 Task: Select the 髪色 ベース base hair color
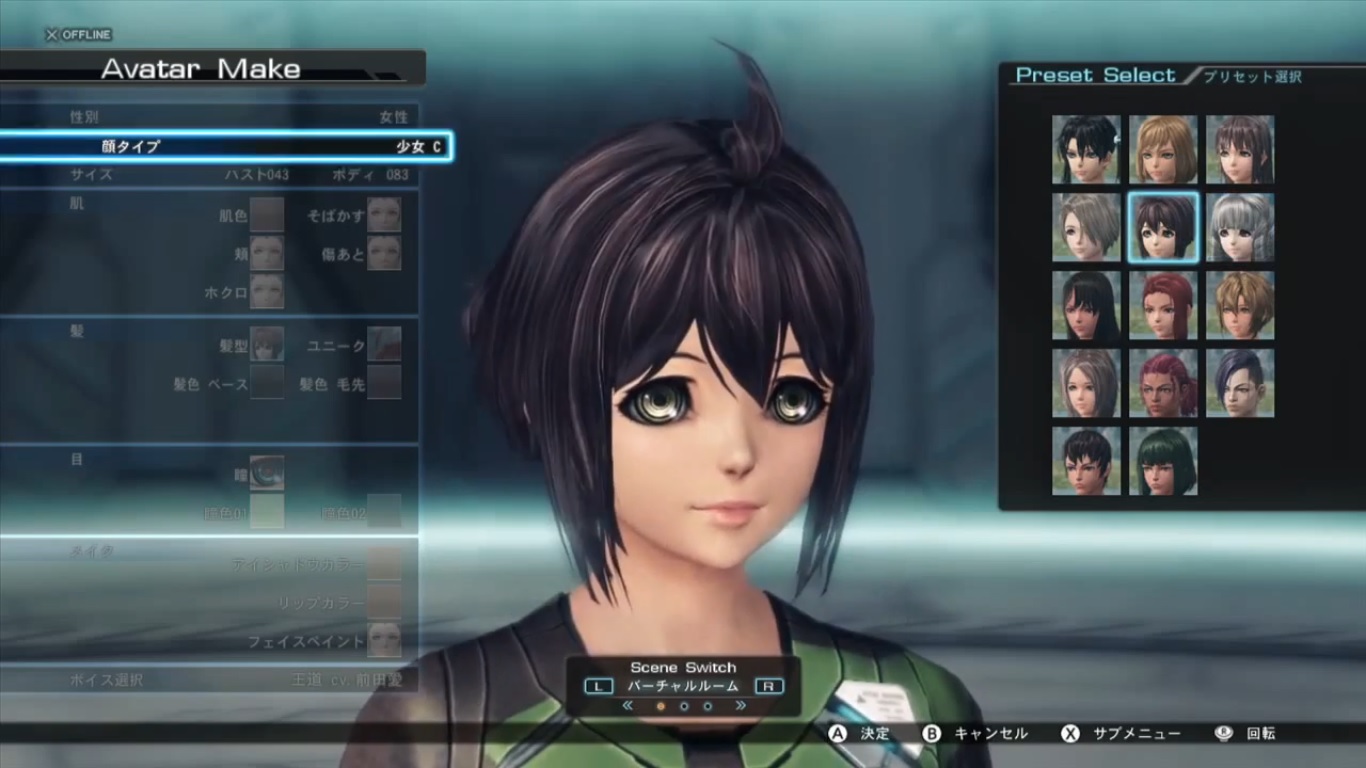[x=266, y=383]
